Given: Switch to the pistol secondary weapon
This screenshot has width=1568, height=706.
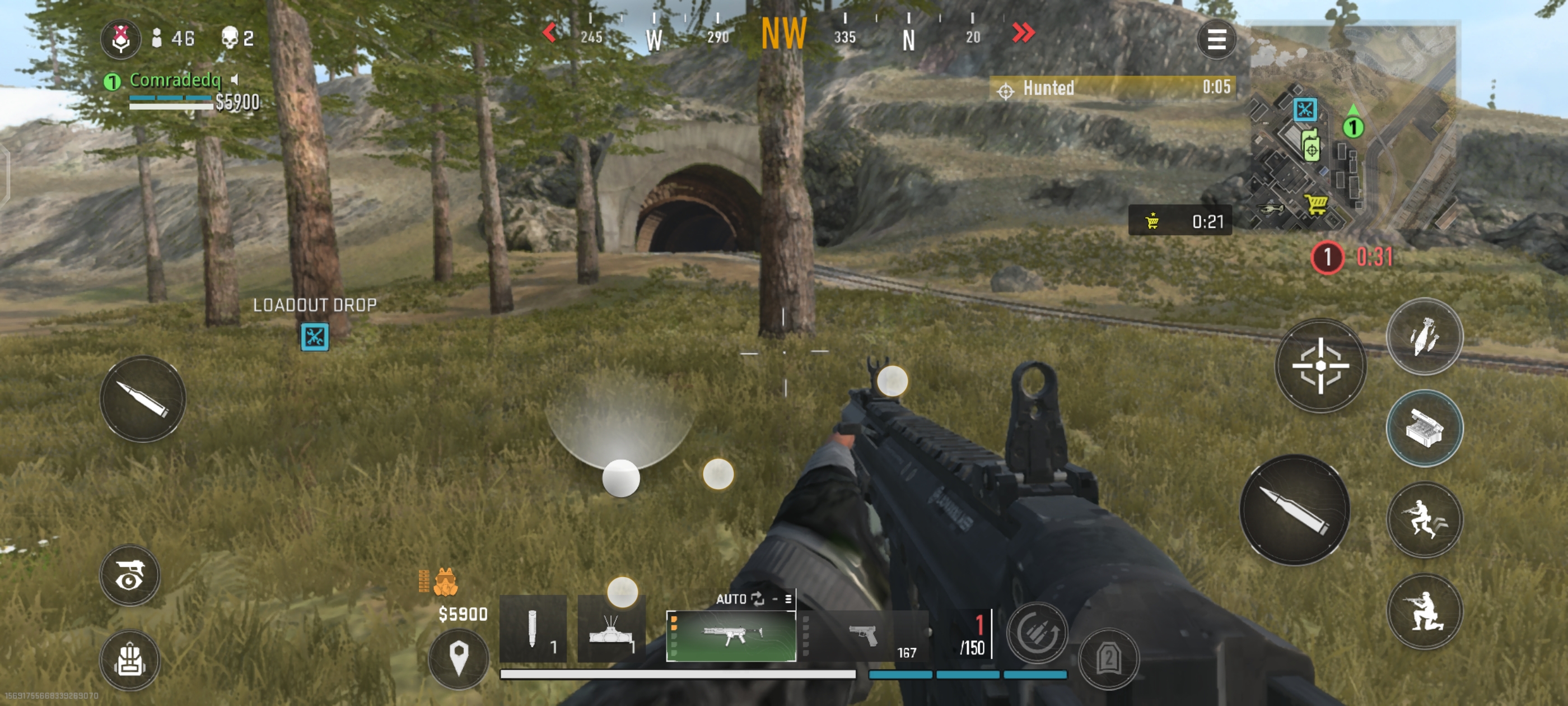Looking at the screenshot, I should [863, 636].
